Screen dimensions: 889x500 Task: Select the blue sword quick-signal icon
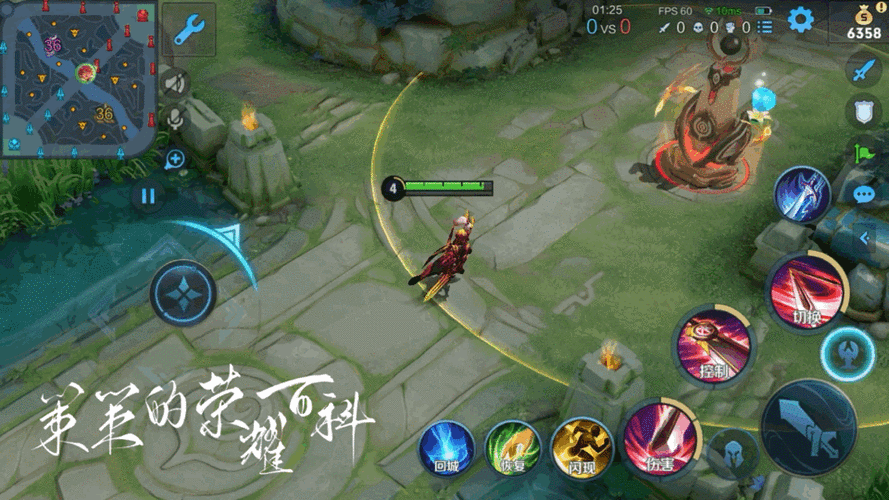pos(862,70)
